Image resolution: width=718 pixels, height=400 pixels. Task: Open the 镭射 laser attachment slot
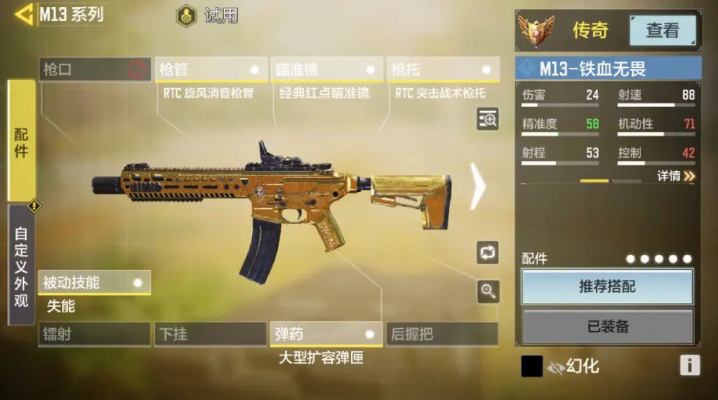point(94,334)
